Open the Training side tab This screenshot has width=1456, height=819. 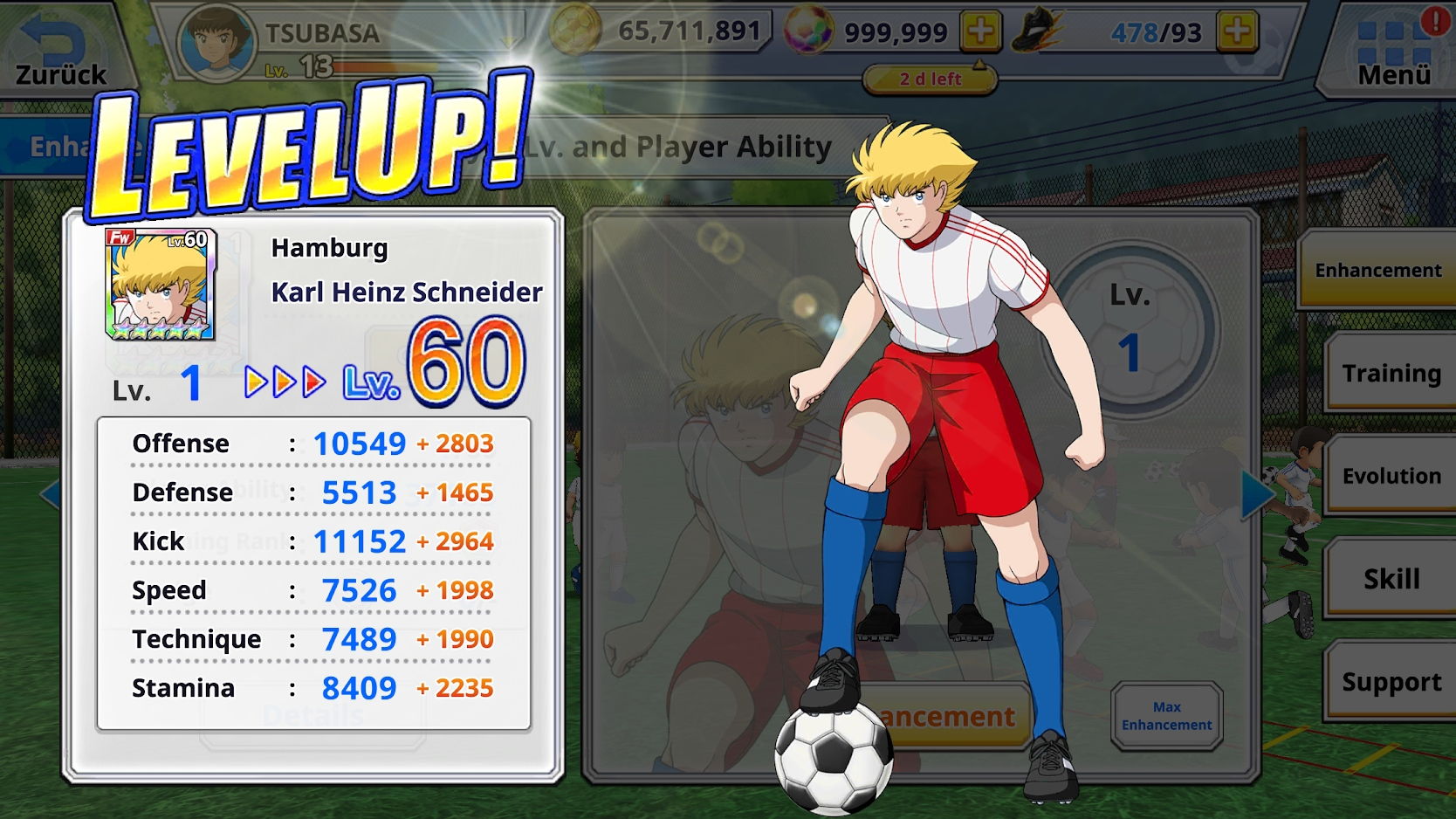click(x=1391, y=373)
